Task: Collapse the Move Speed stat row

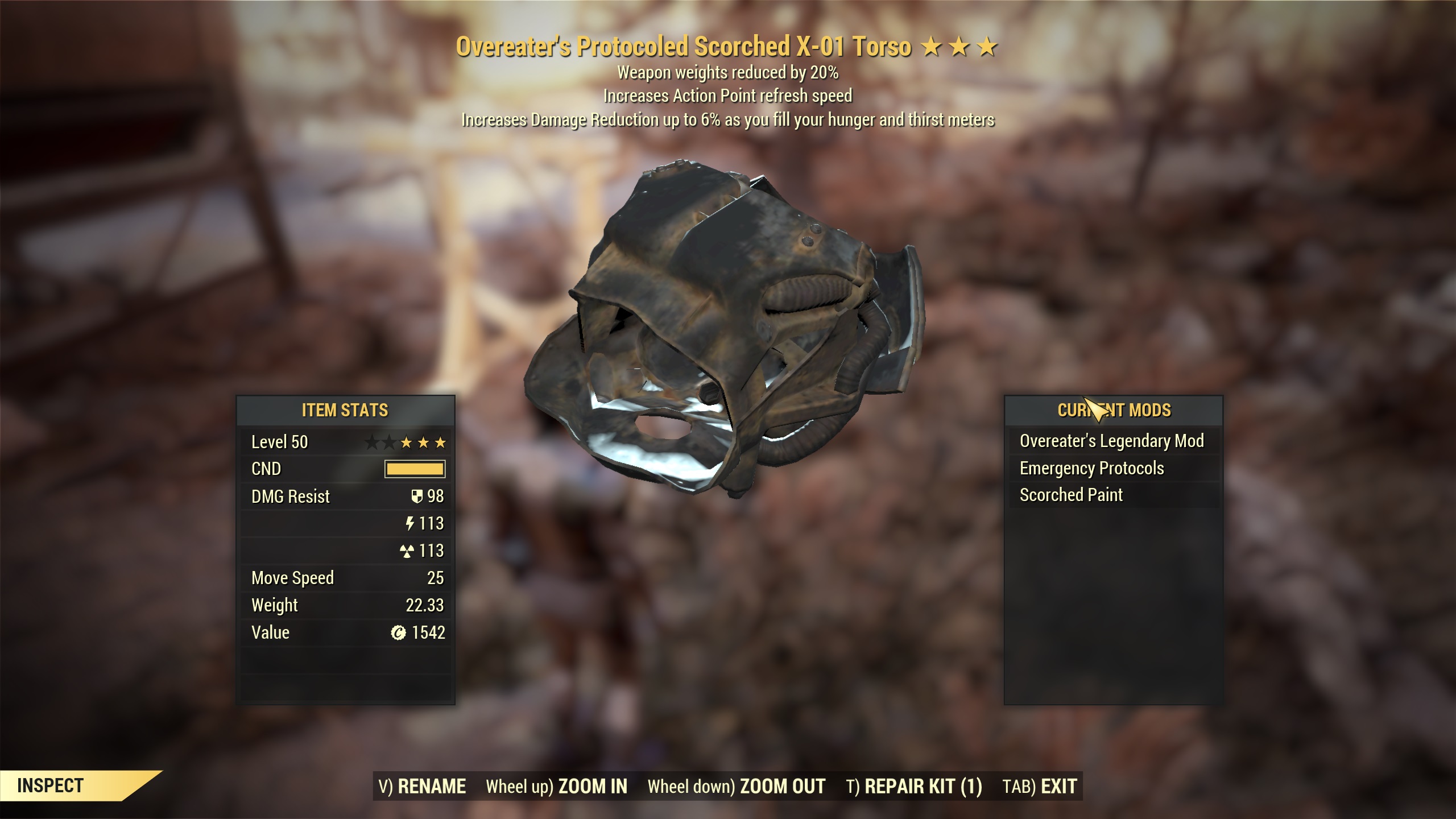Action: click(x=292, y=578)
